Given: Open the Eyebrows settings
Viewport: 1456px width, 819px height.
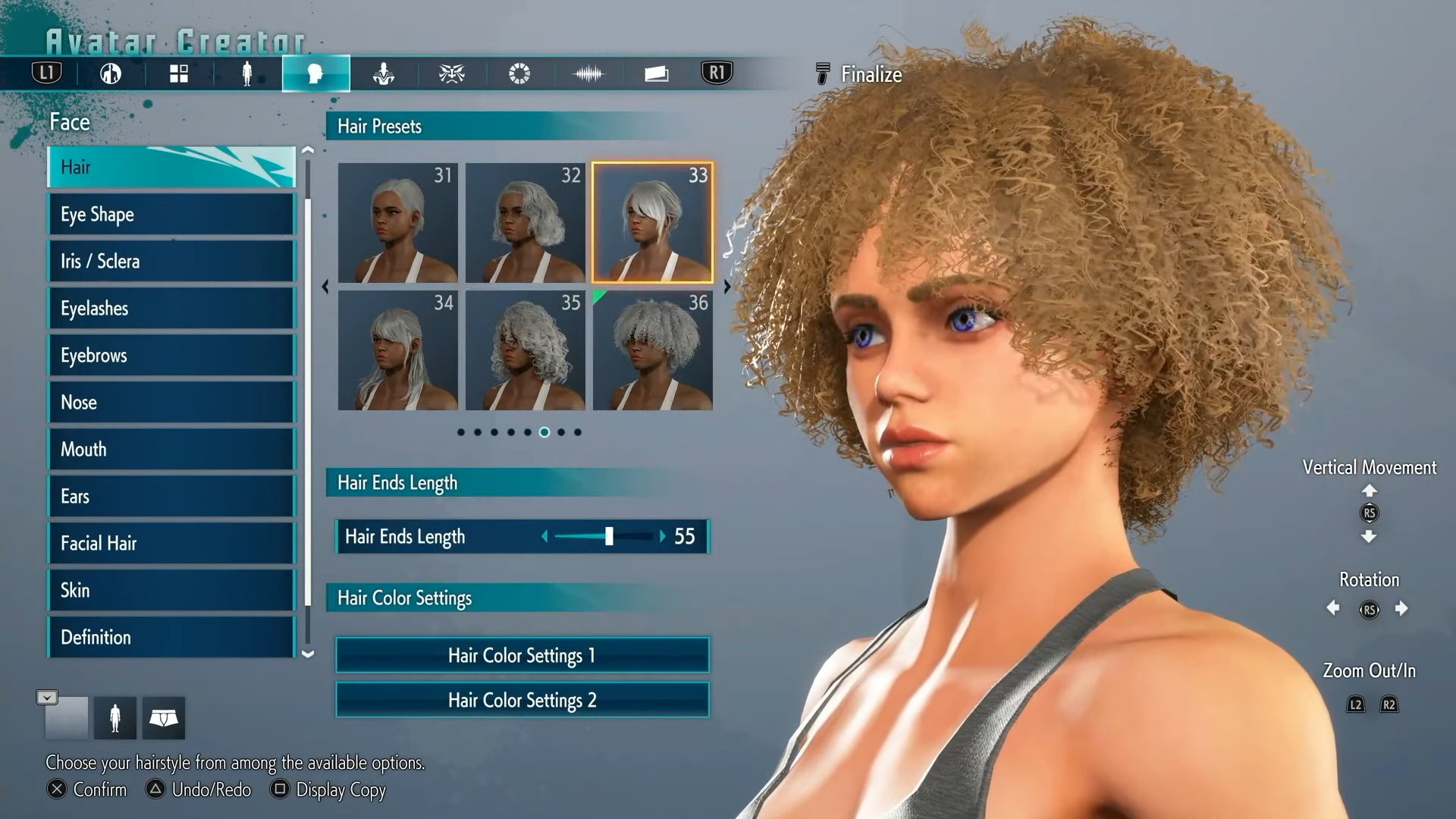Looking at the screenshot, I should pos(171,356).
